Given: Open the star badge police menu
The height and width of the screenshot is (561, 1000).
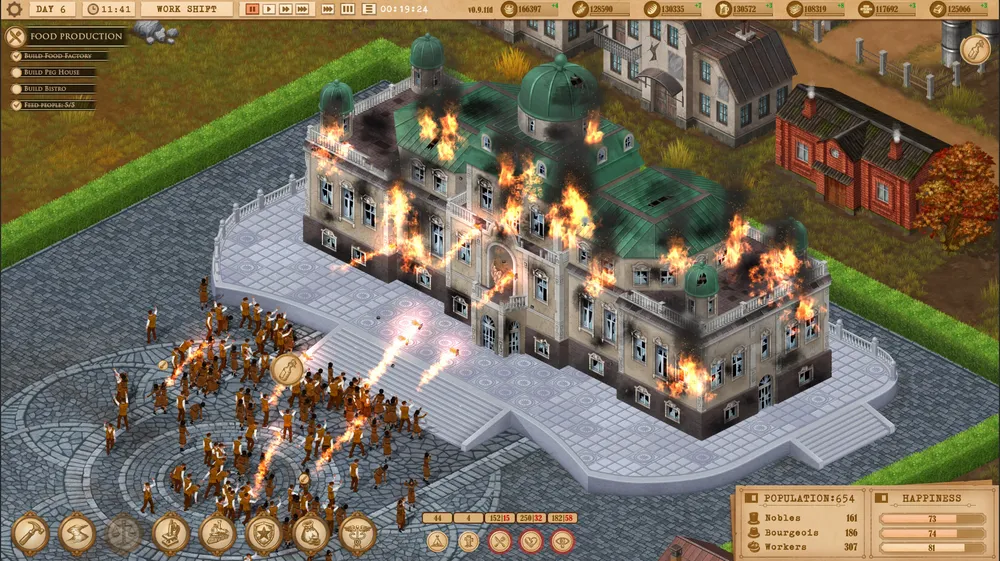Looking at the screenshot, I should coord(265,534).
